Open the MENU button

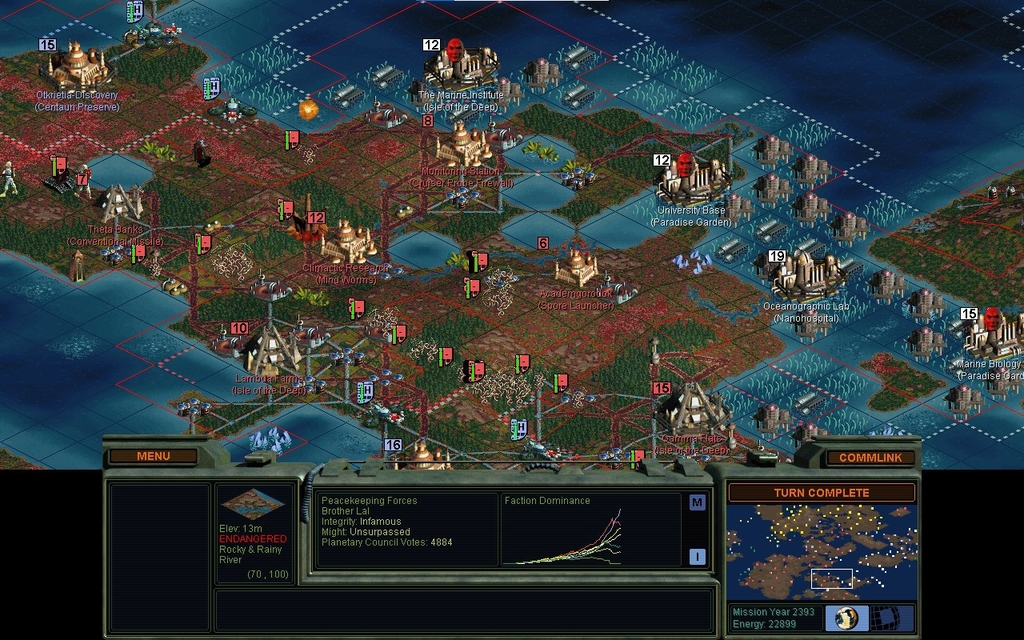[x=153, y=456]
